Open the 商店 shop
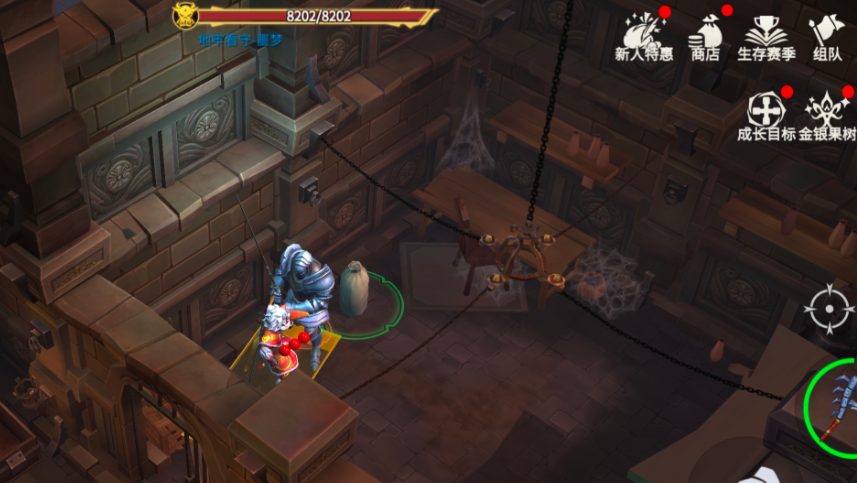The height and width of the screenshot is (483, 857). pos(705,36)
